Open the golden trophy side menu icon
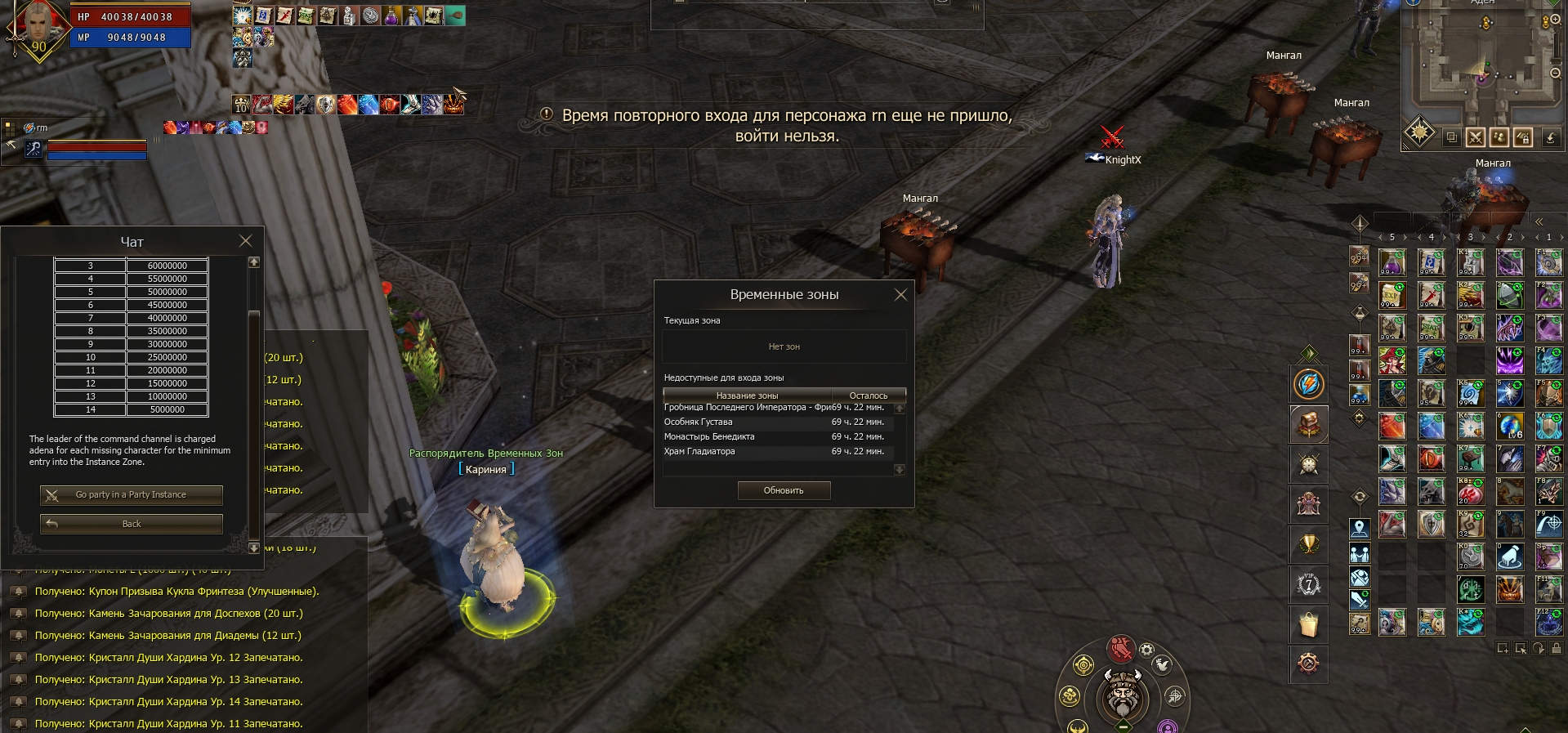1568x733 pixels. [x=1309, y=544]
